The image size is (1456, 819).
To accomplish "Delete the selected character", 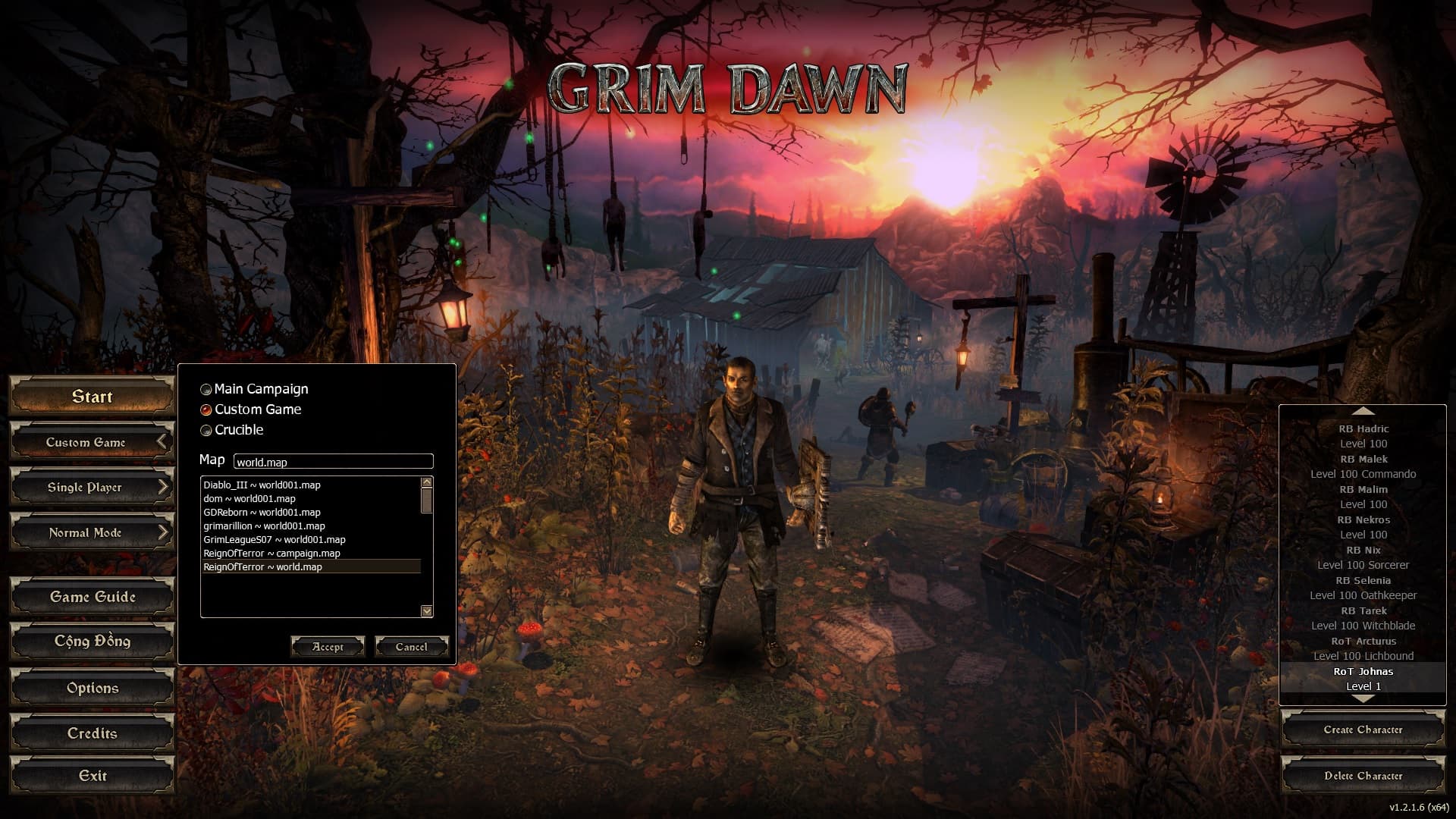I will coord(1363,776).
